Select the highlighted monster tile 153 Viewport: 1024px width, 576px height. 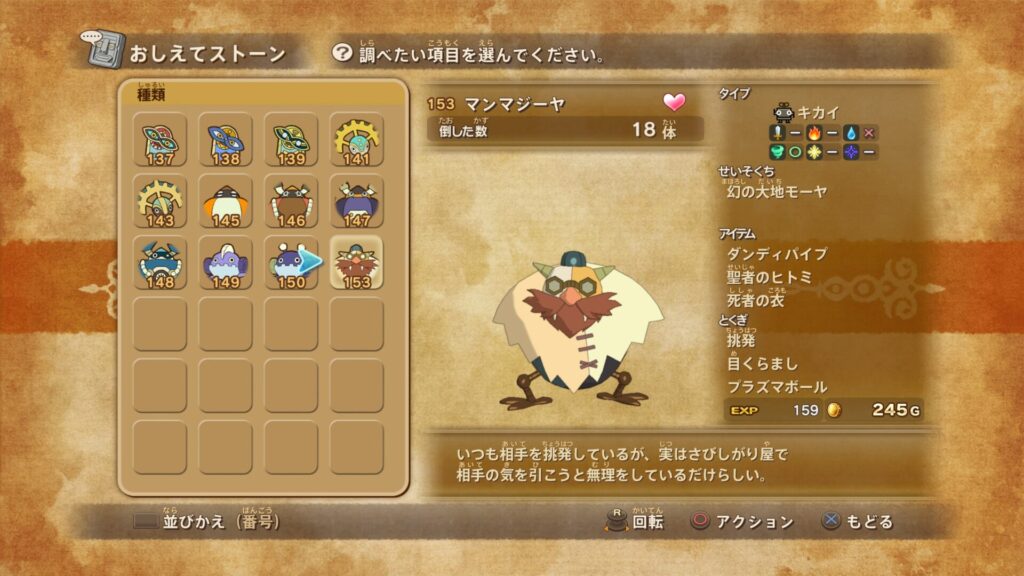(x=357, y=264)
